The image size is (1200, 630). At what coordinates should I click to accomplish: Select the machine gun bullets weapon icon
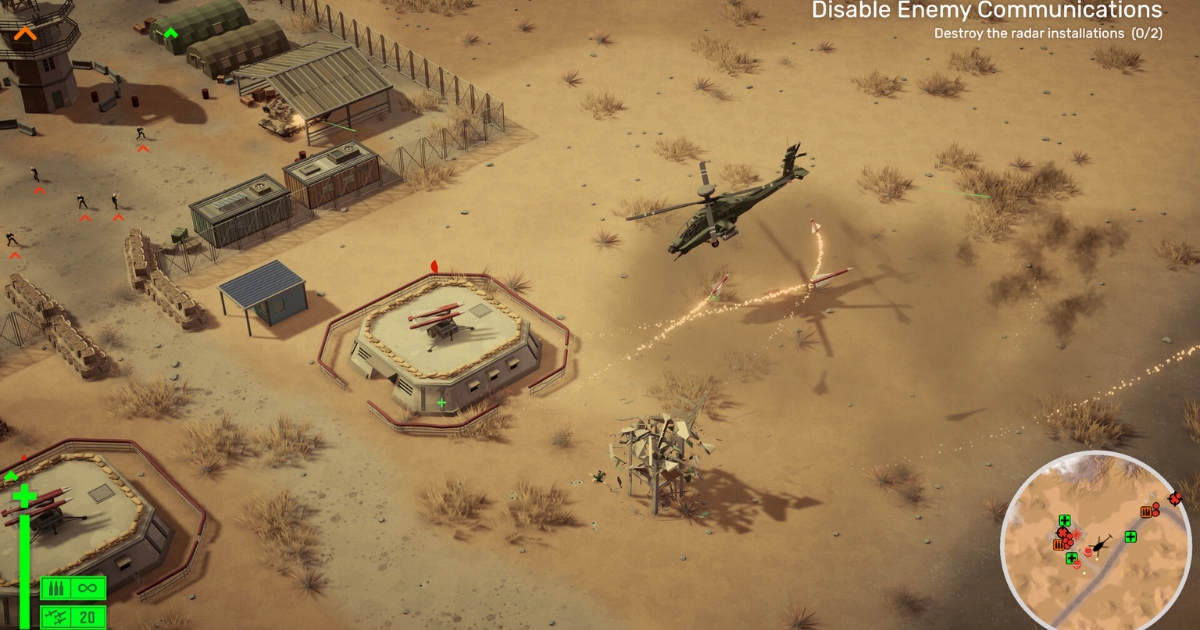[x=56, y=588]
